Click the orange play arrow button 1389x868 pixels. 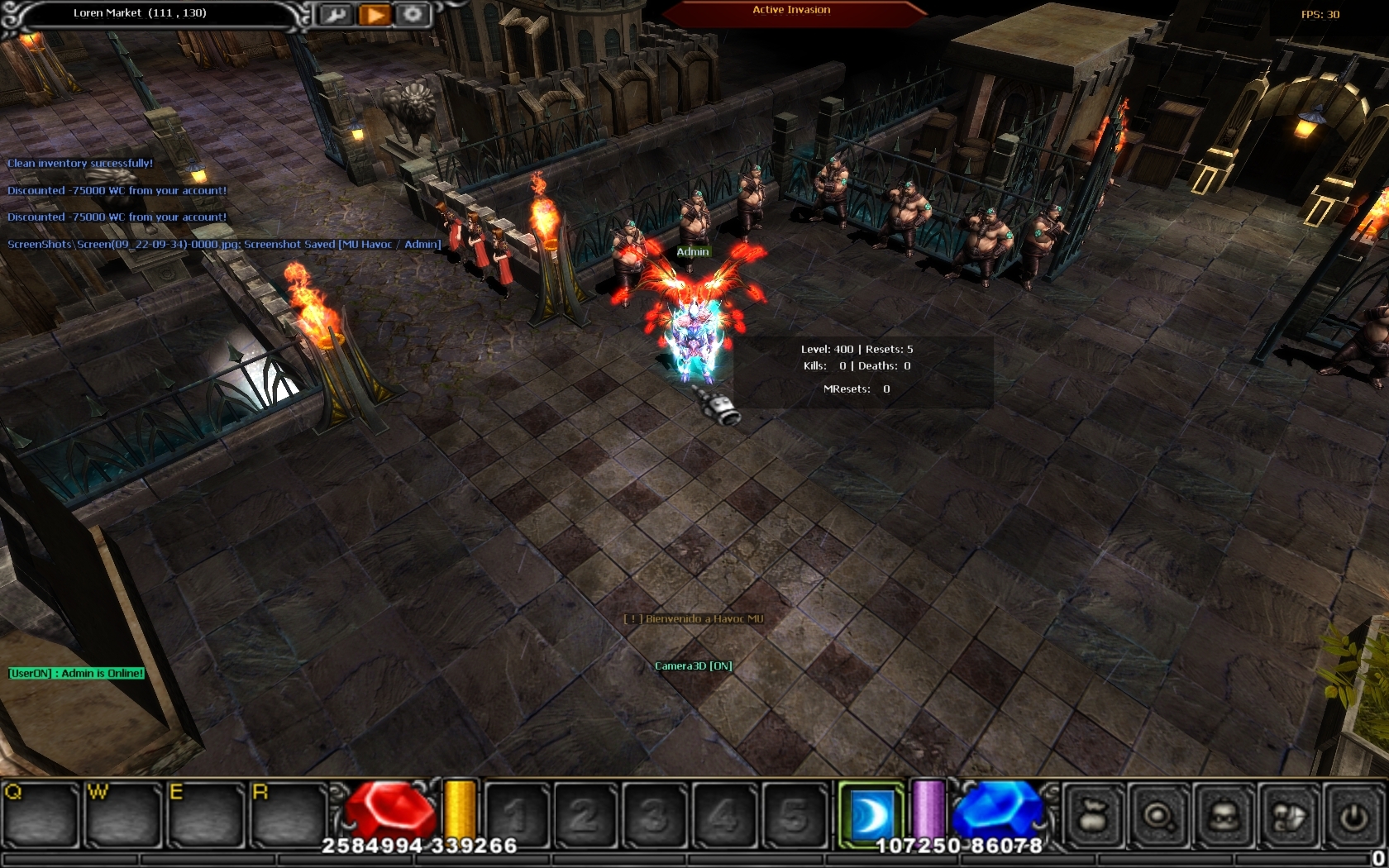(375, 15)
